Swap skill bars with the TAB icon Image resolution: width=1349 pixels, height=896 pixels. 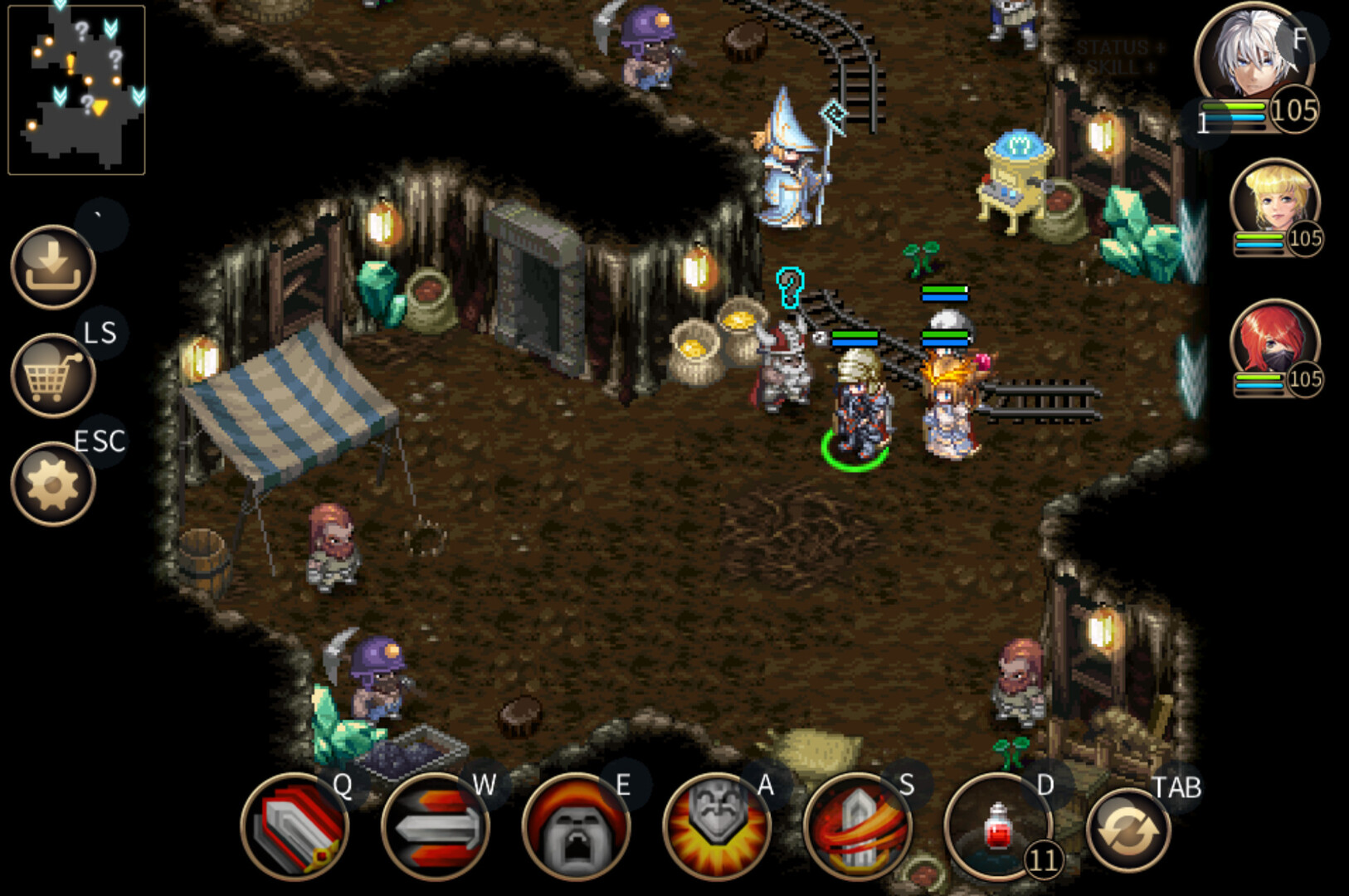pos(1130,831)
